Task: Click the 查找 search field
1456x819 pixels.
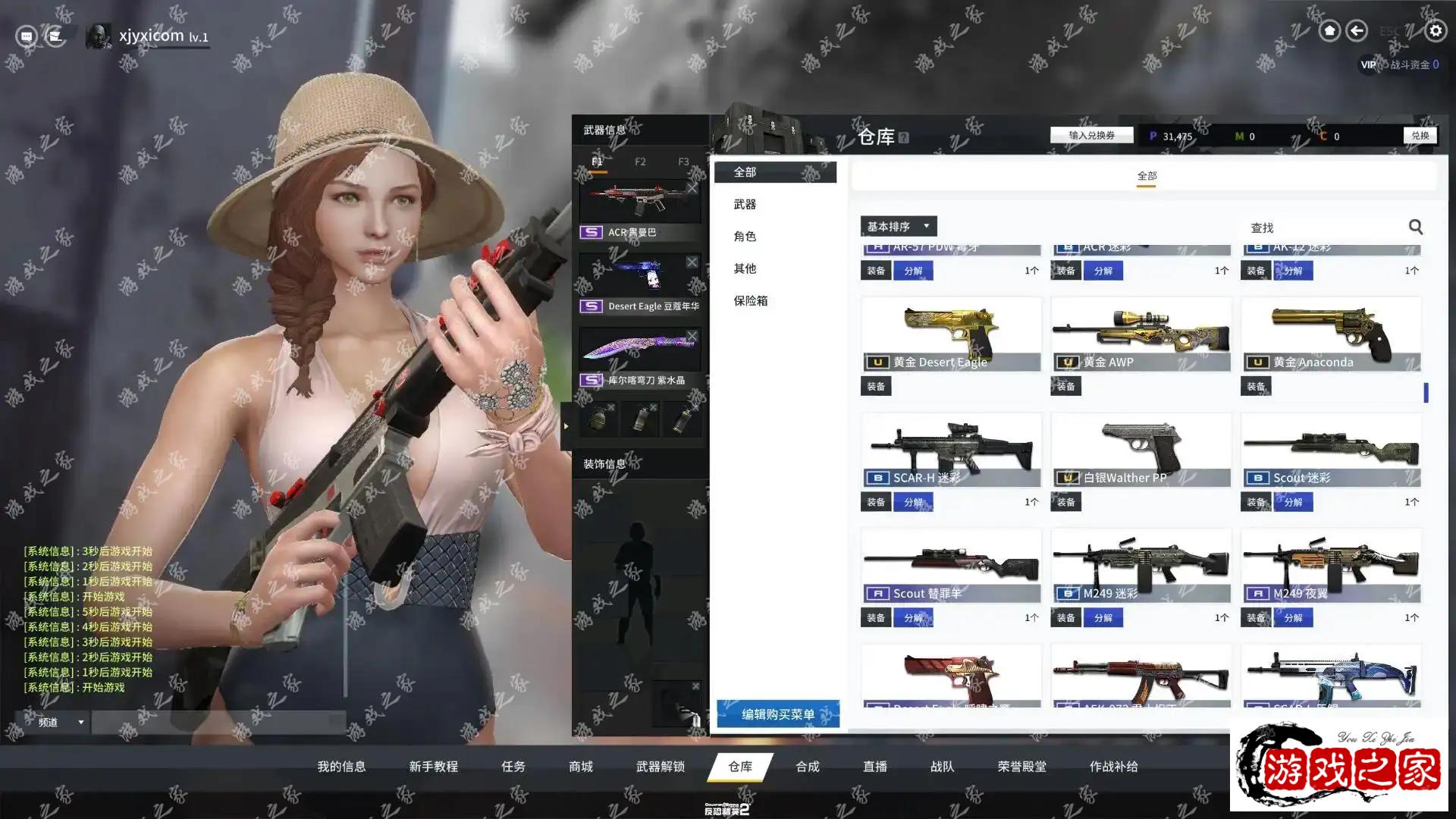Action: 1323,227
